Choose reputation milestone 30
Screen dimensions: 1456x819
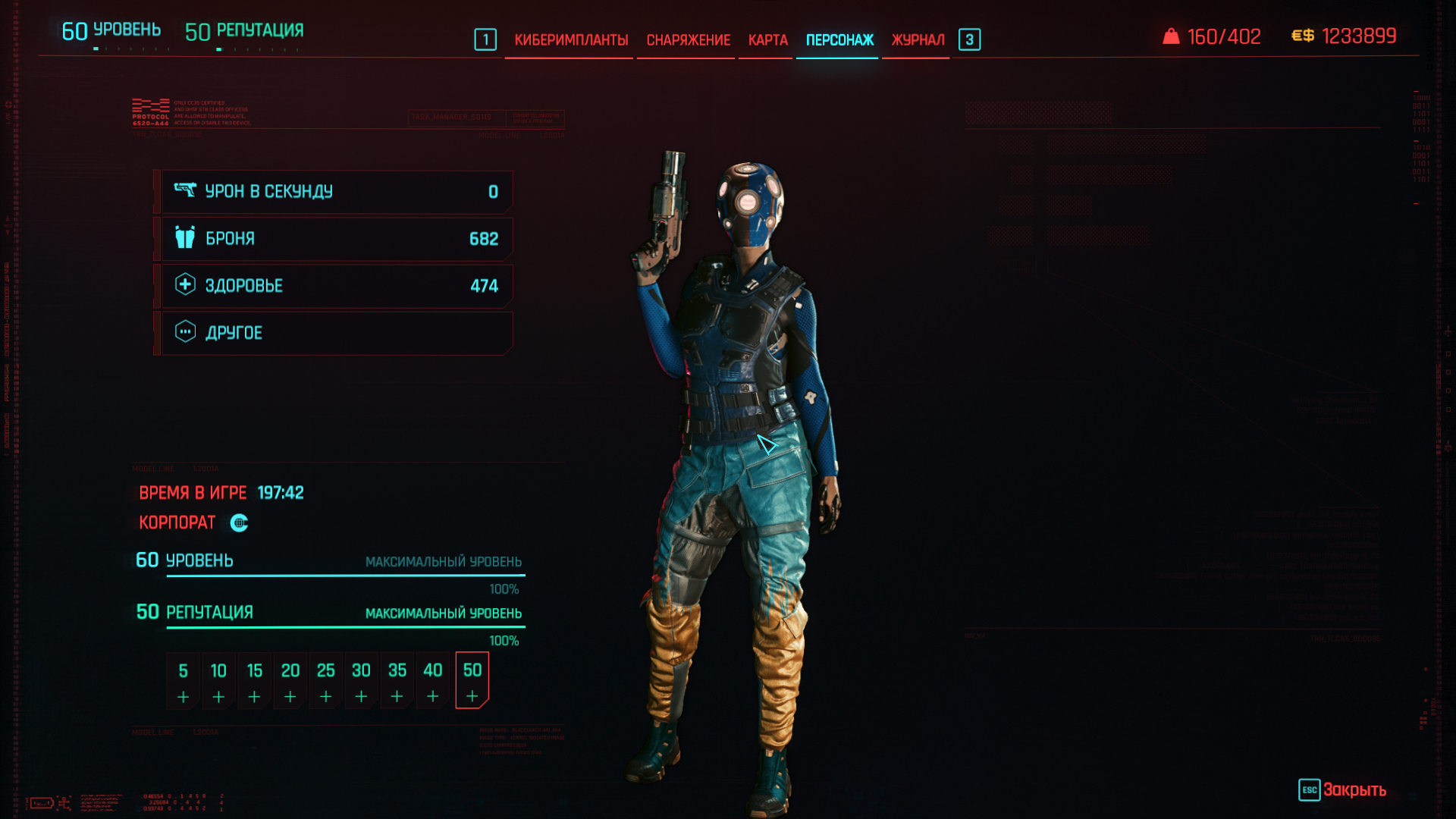point(361,681)
